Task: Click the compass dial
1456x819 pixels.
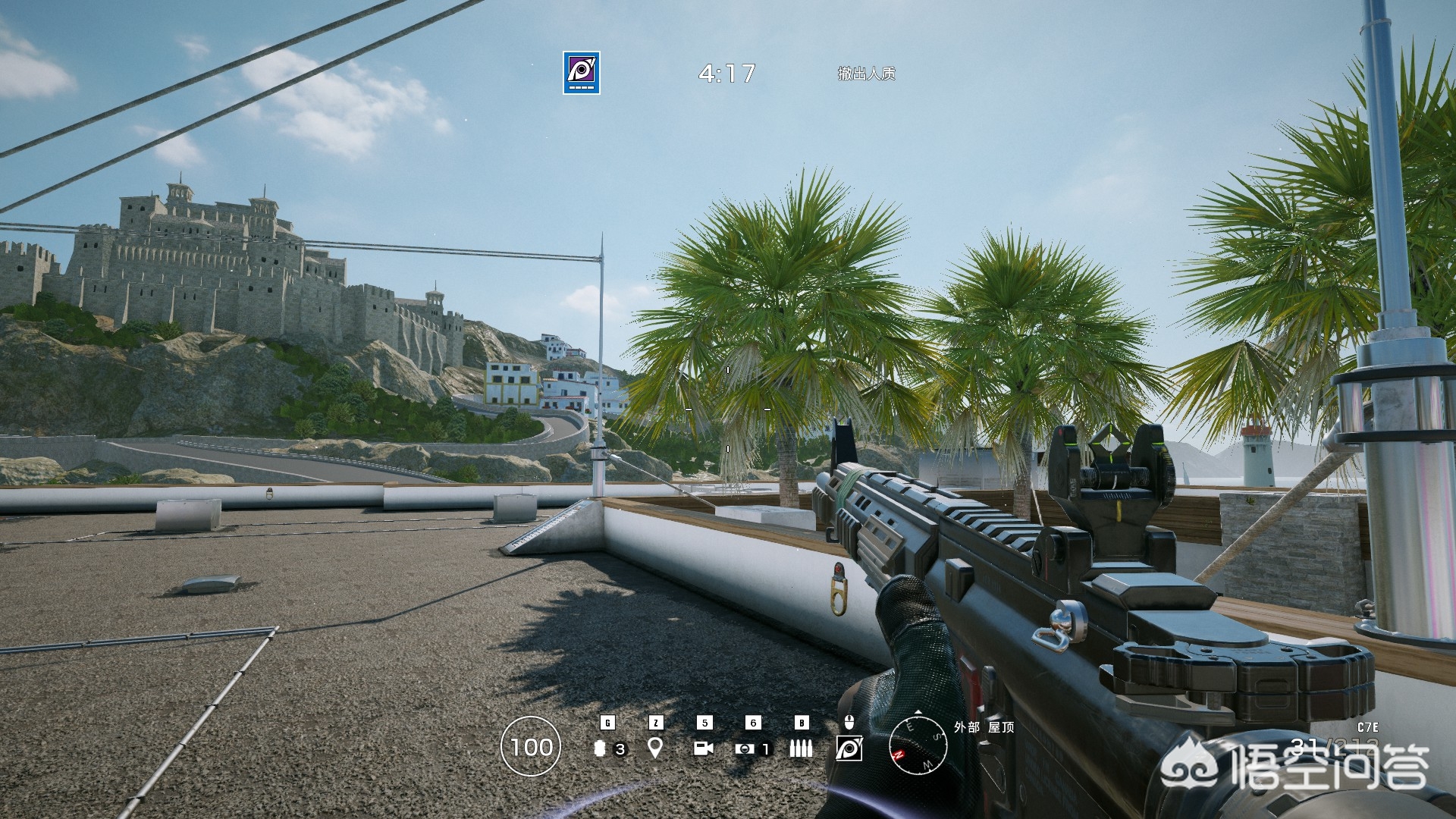Action: point(918,745)
